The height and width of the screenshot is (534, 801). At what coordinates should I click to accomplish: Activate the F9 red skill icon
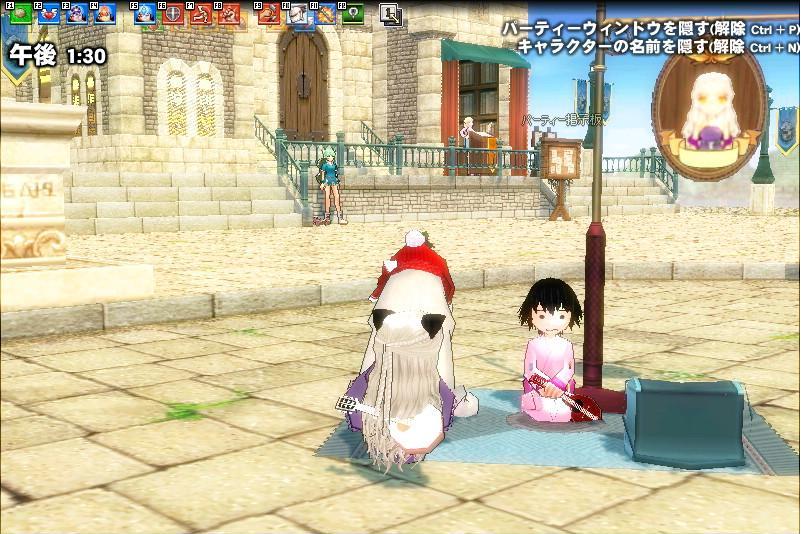click(268, 14)
